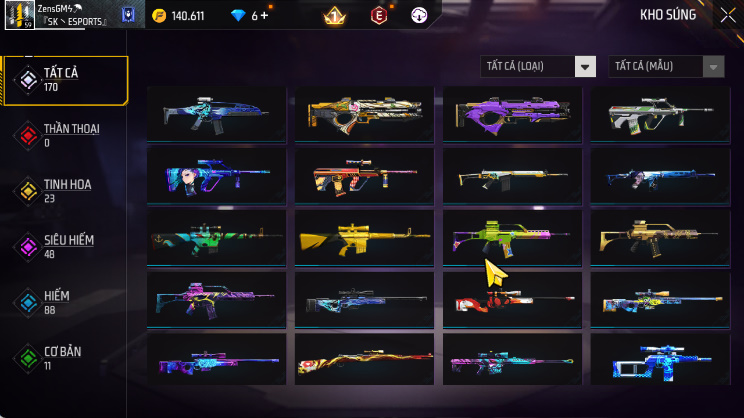Choose the red and white sniper skin
Screen dimensions: 744x418
coord(512,300)
